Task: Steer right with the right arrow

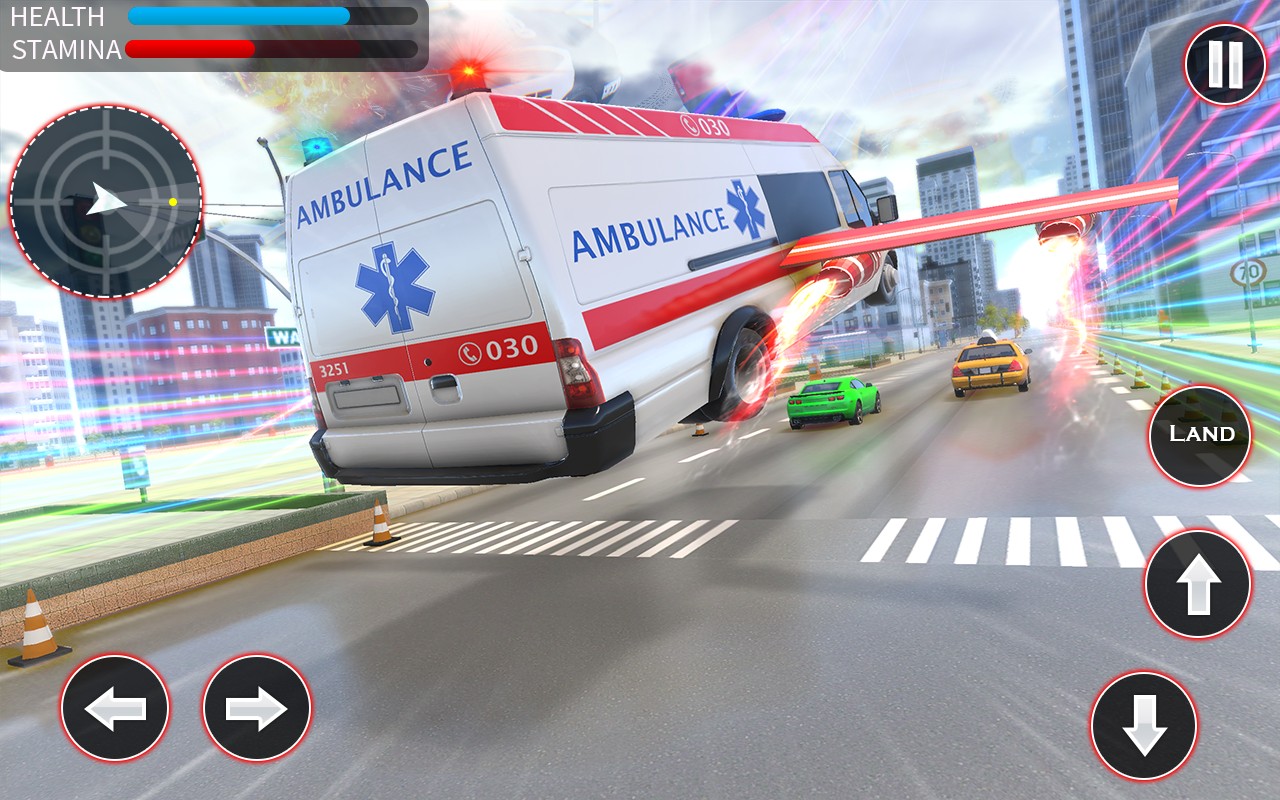Action: click(x=257, y=709)
